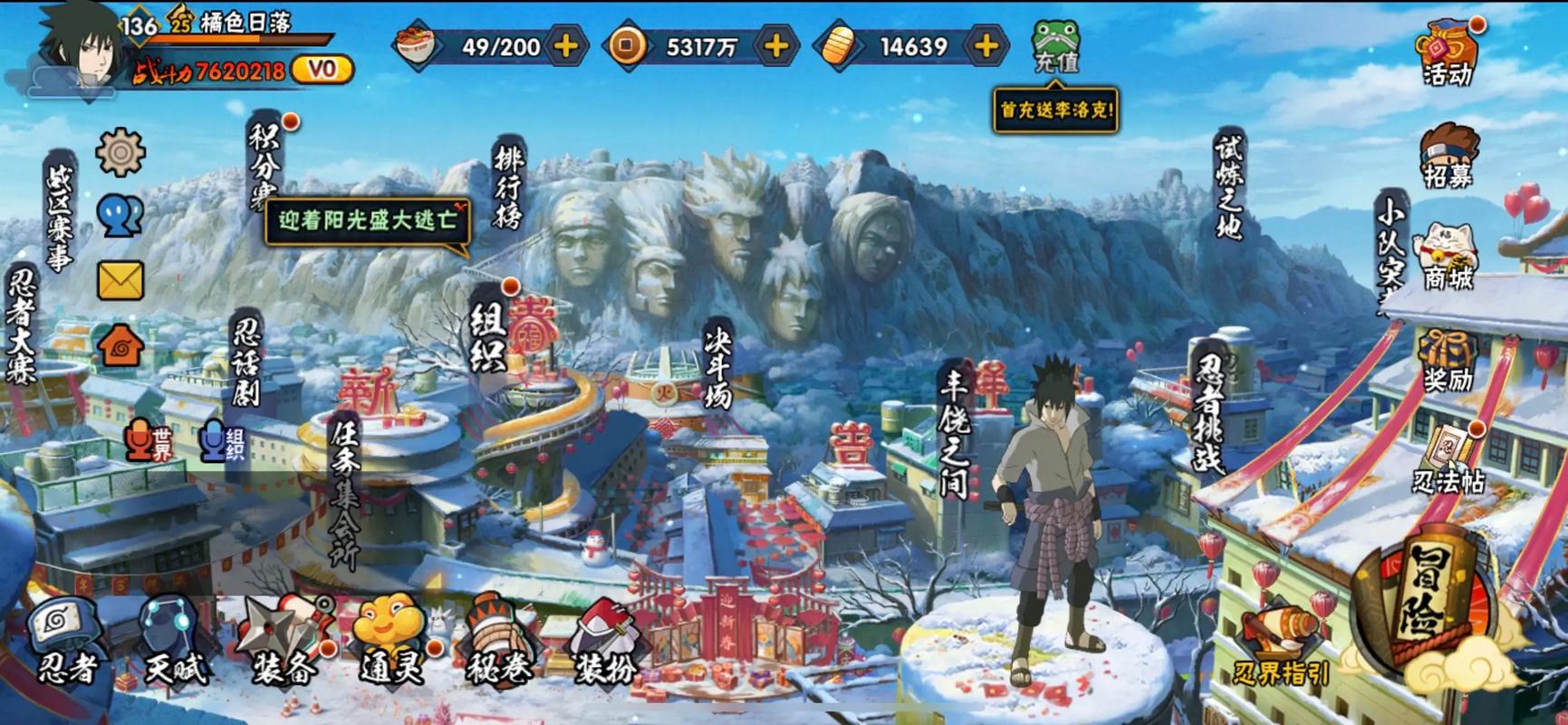Screen dimensions: 1568x725
Task: Open the gear settings icon
Action: tap(120, 151)
